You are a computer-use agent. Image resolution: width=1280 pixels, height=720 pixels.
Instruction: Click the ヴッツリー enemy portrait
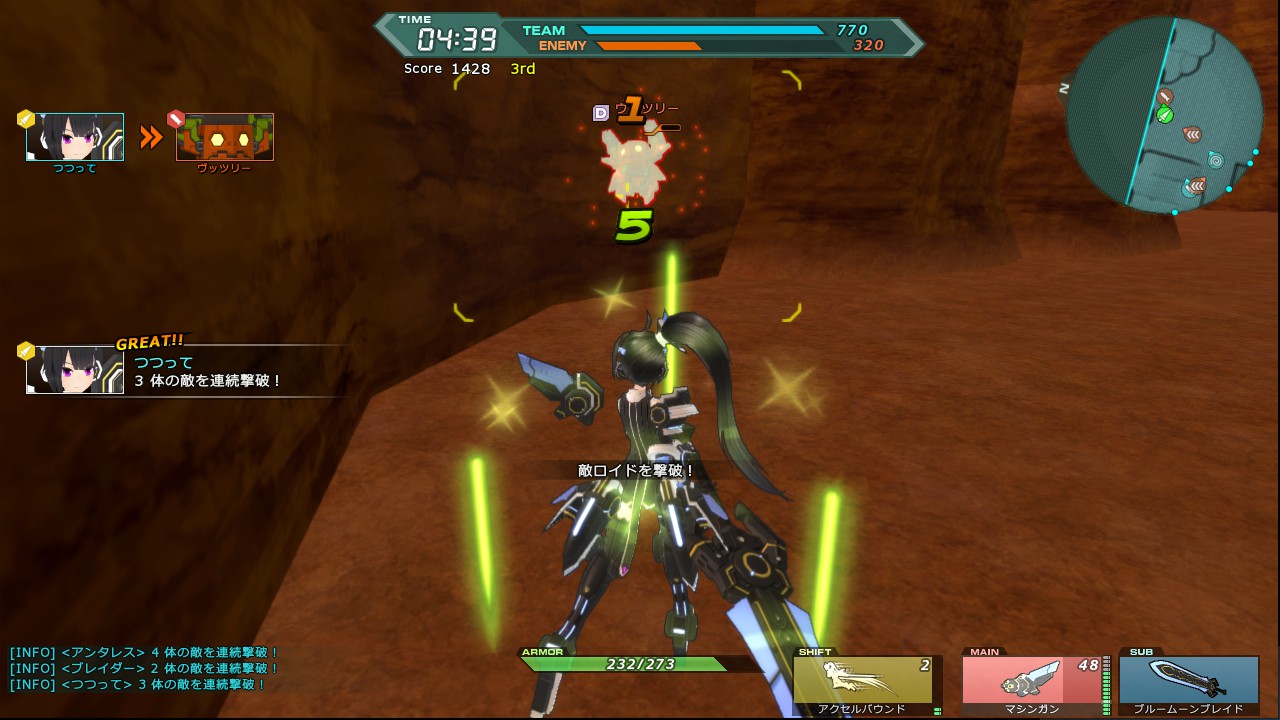tap(225, 137)
